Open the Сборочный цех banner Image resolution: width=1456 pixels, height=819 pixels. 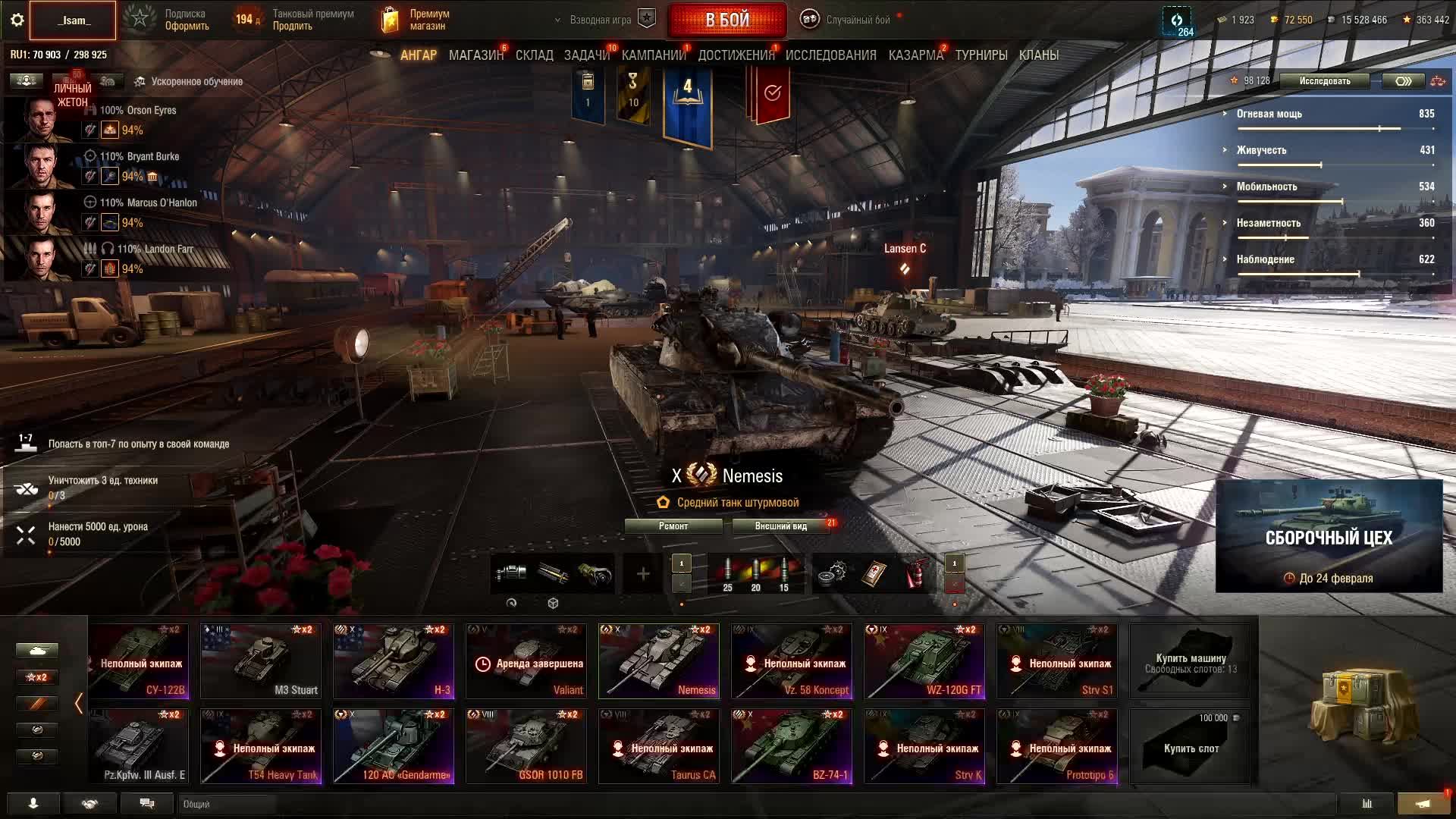tap(1329, 536)
